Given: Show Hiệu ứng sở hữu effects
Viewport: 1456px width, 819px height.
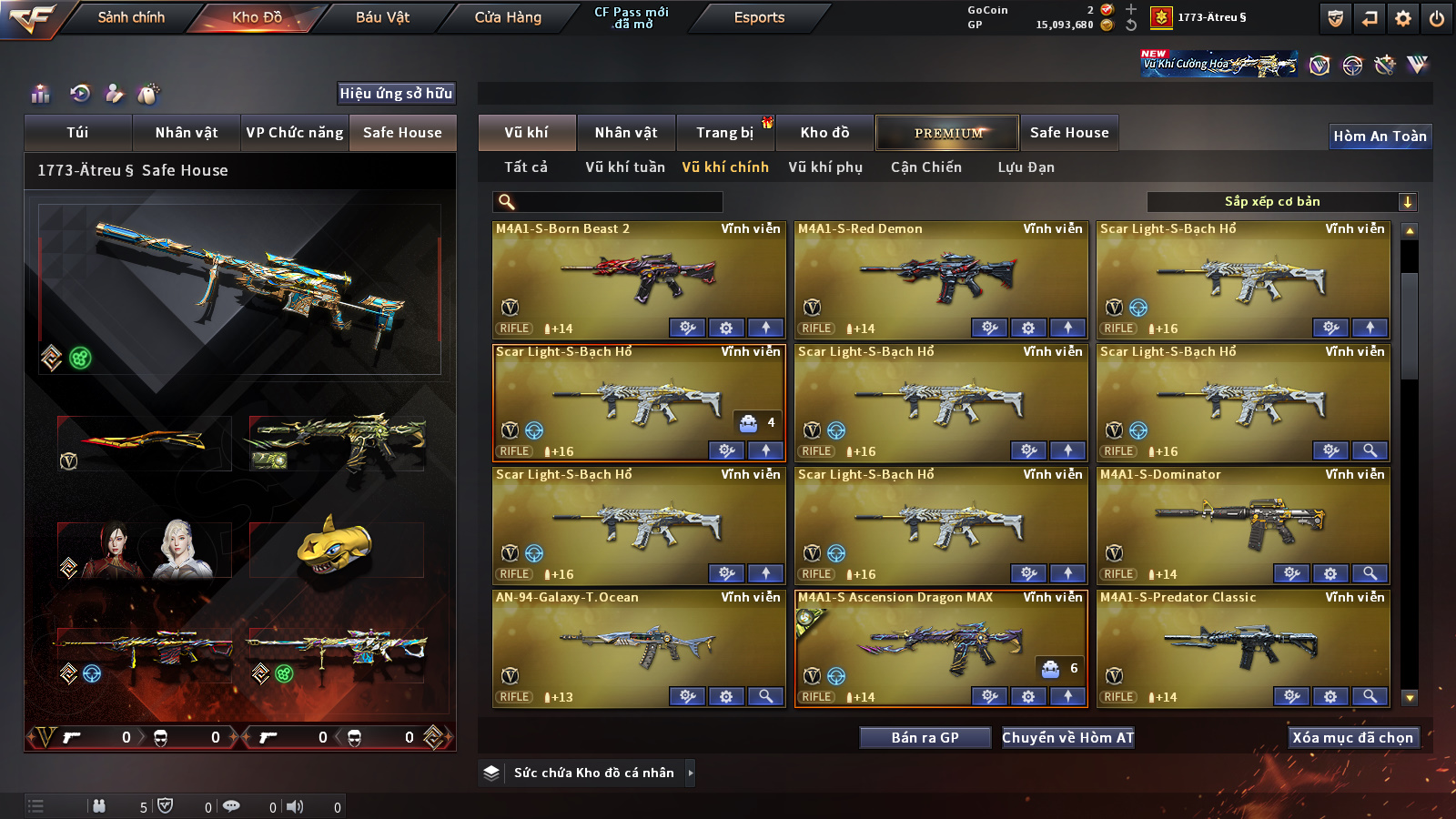Looking at the screenshot, I should [x=396, y=93].
